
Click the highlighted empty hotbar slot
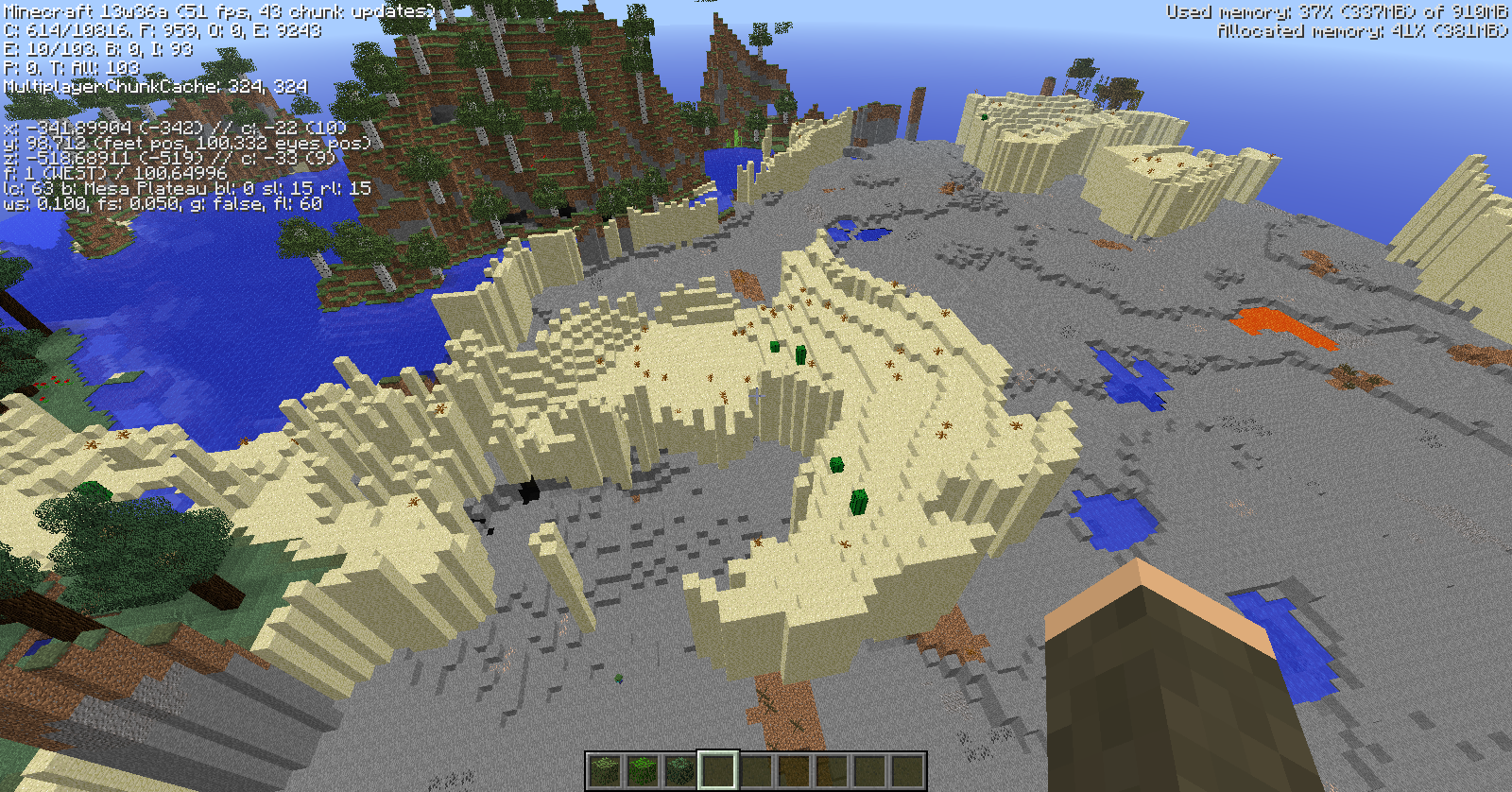coord(718,771)
